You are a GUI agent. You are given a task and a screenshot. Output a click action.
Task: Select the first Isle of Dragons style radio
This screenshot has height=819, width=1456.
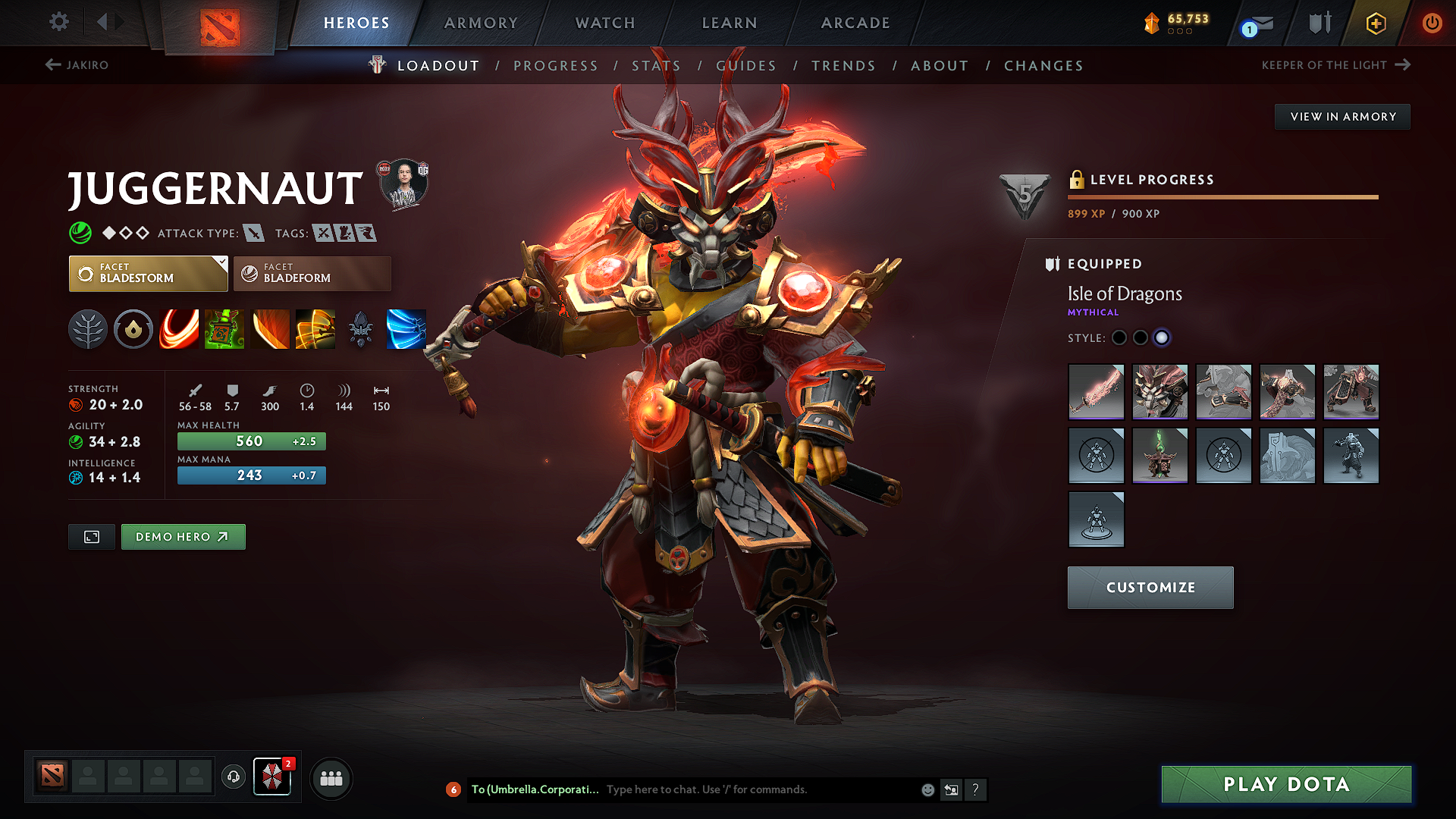point(1119,338)
